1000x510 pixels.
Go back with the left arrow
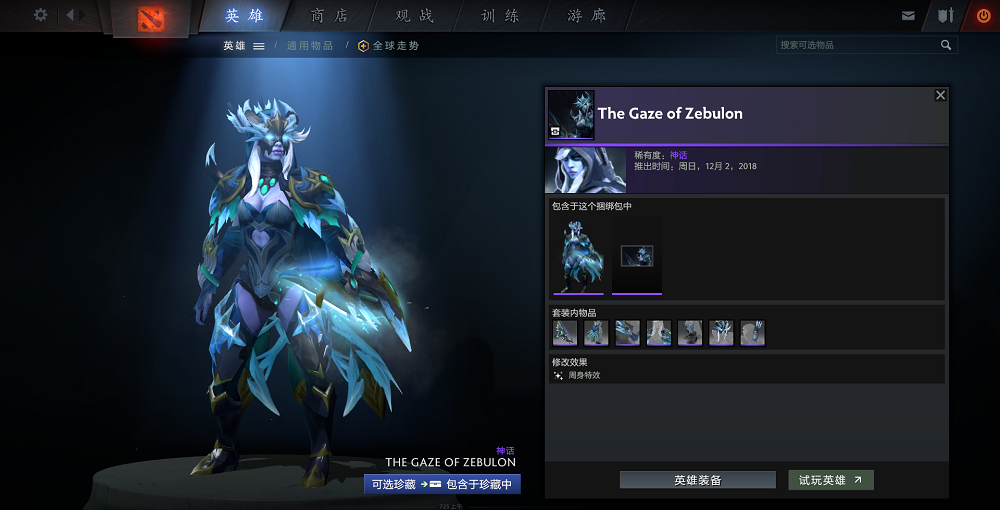point(71,15)
